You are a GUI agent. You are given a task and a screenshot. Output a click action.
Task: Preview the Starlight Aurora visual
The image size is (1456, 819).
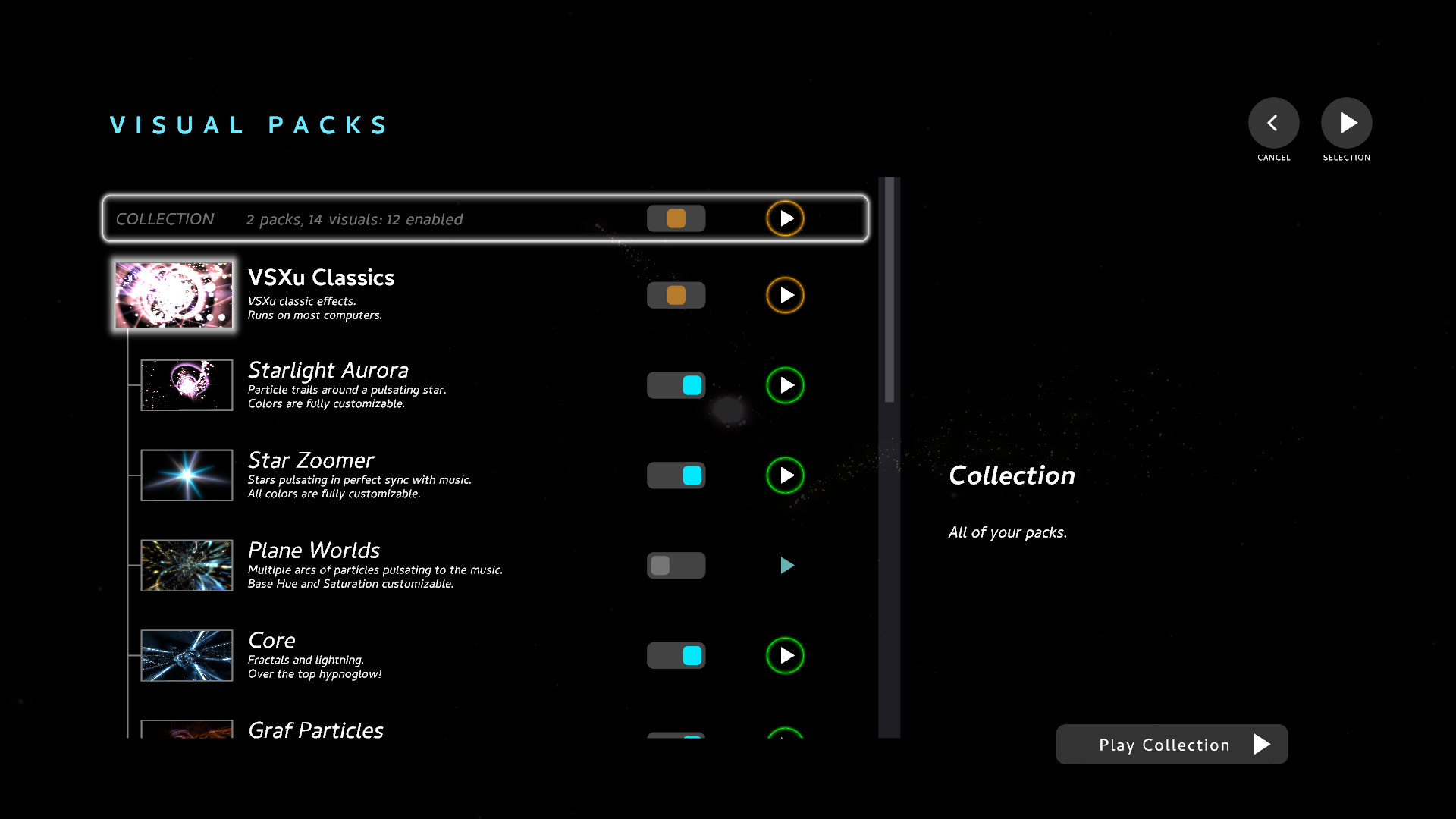[x=786, y=385]
